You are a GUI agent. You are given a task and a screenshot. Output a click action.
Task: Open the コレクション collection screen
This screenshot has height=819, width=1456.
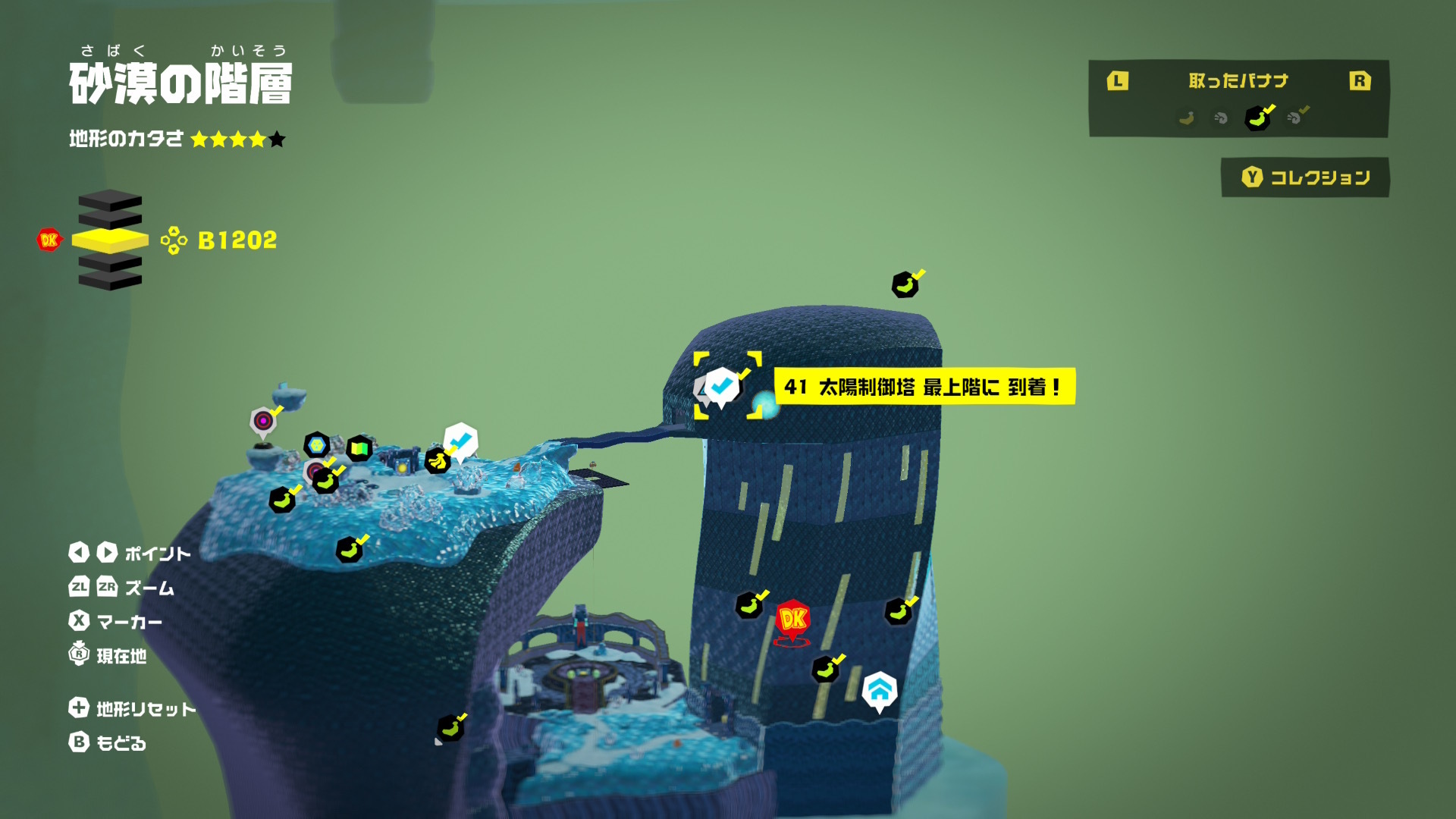[1305, 177]
